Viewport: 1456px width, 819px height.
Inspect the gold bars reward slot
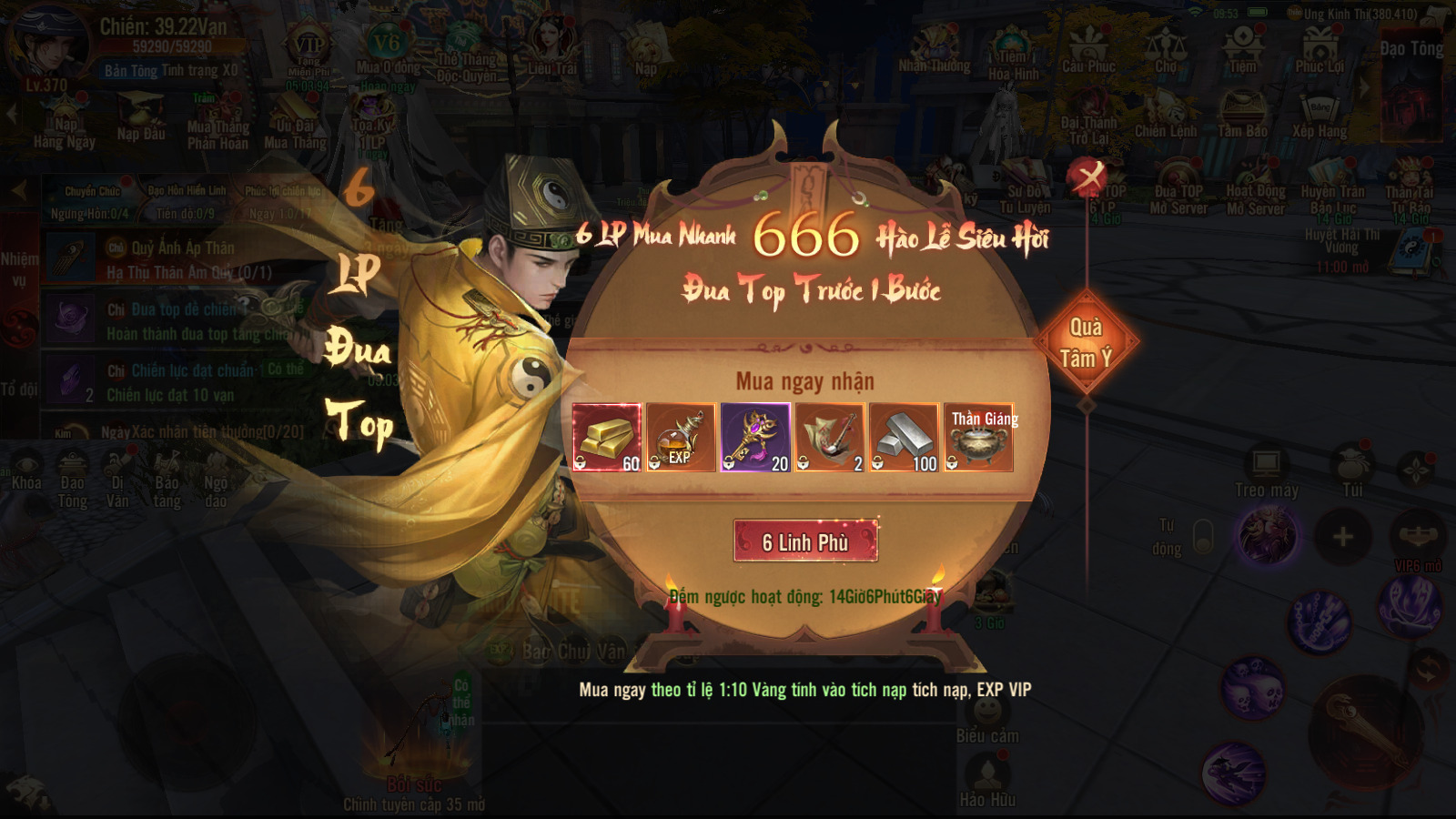coord(607,438)
